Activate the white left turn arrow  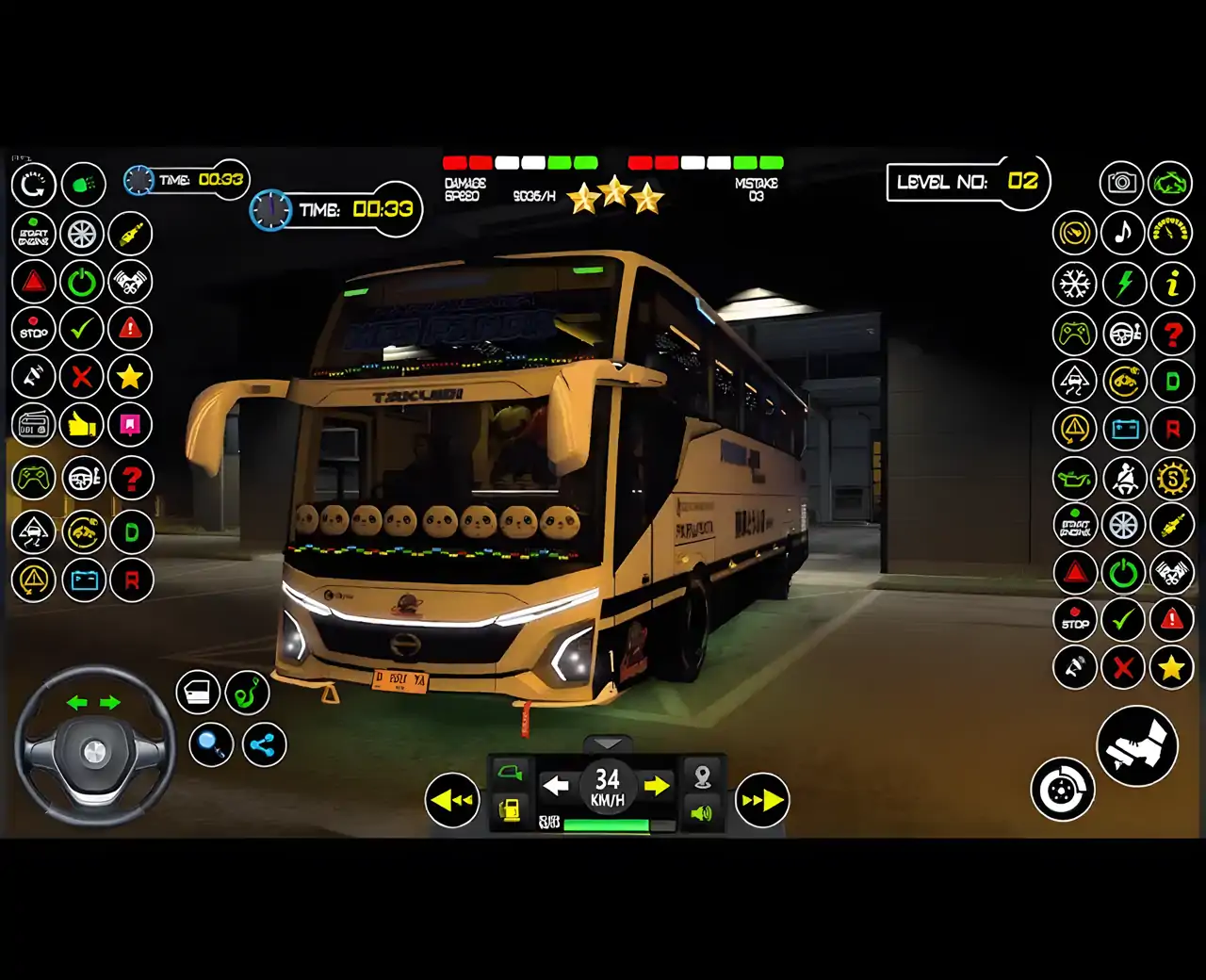pyautogui.click(x=556, y=785)
